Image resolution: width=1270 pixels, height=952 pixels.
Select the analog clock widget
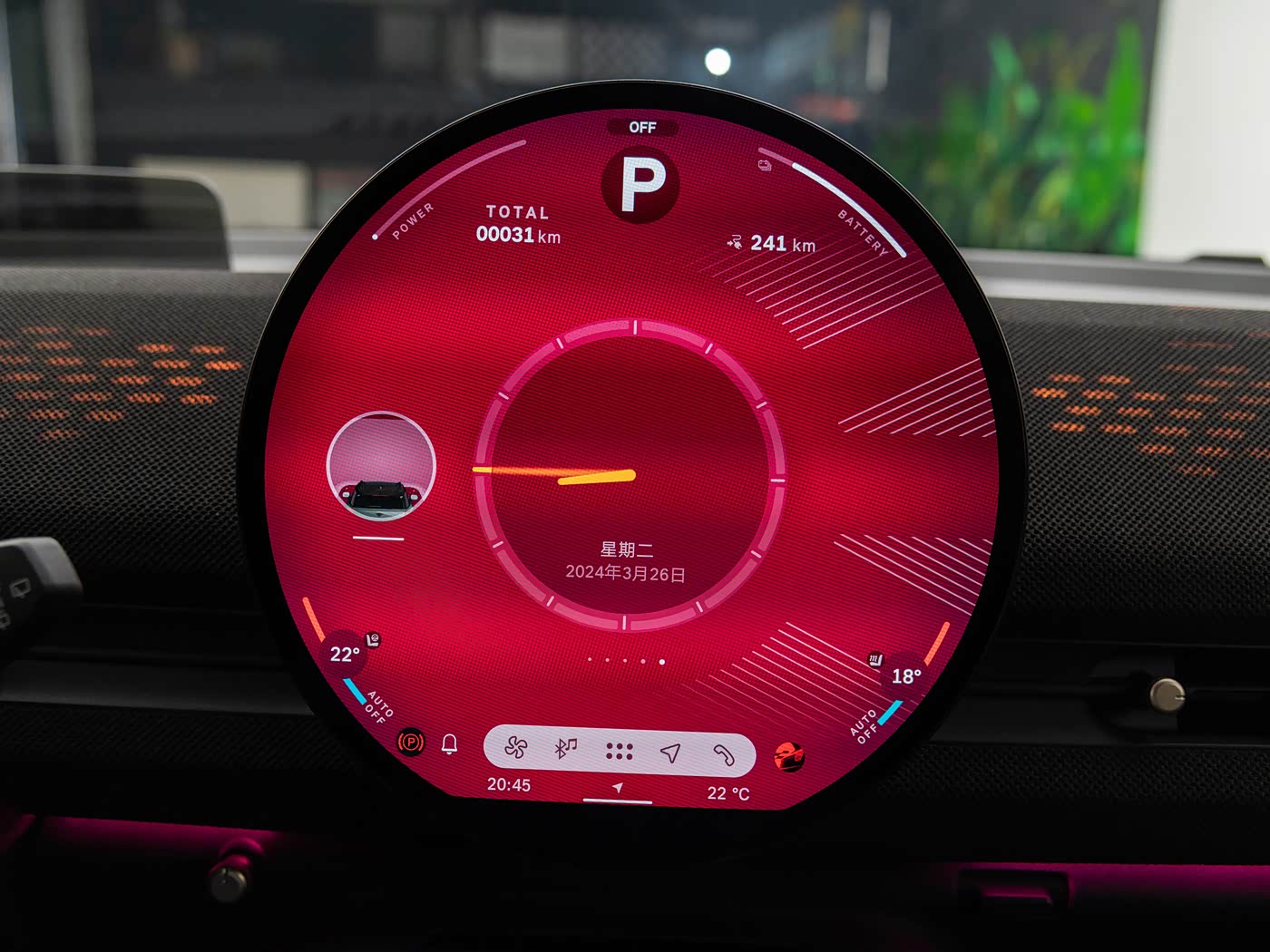628,474
